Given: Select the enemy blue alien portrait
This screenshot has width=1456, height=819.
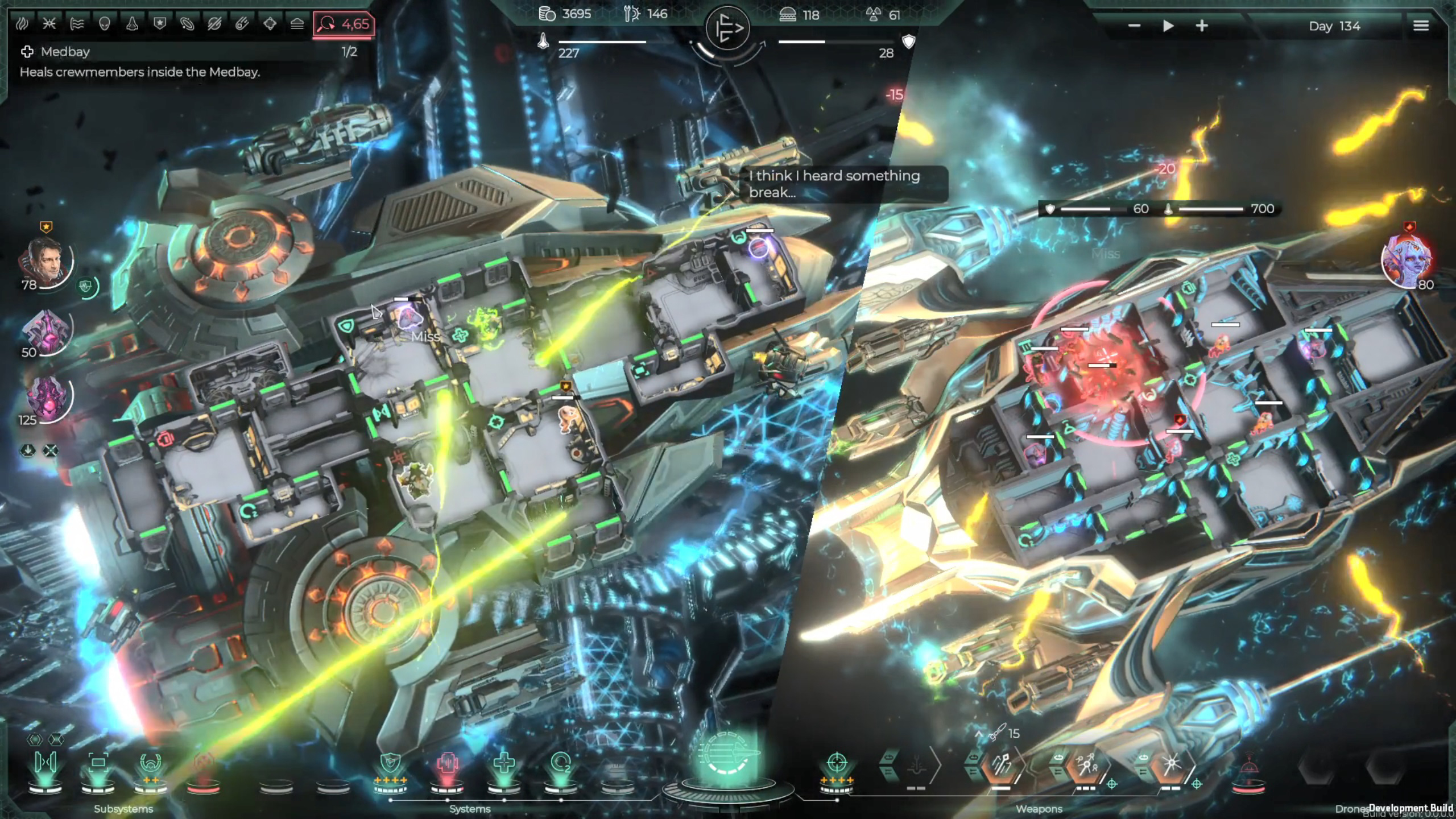Looking at the screenshot, I should tap(1405, 259).
